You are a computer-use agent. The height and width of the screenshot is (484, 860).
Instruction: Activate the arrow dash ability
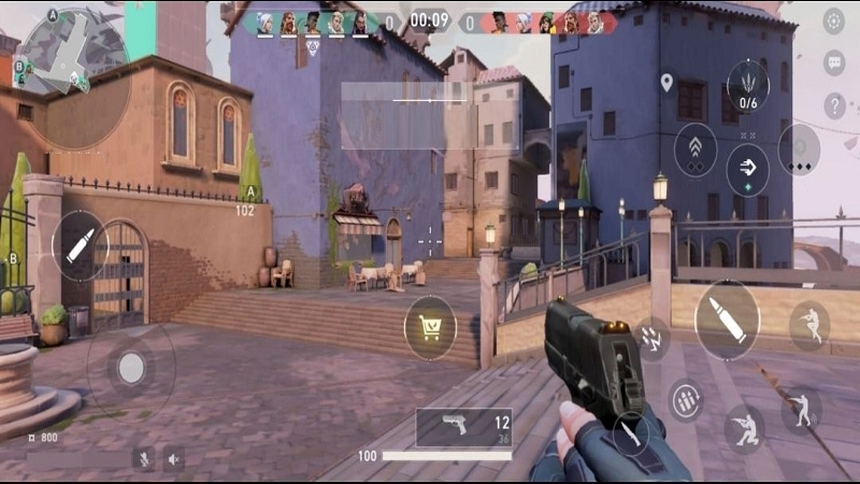(747, 168)
